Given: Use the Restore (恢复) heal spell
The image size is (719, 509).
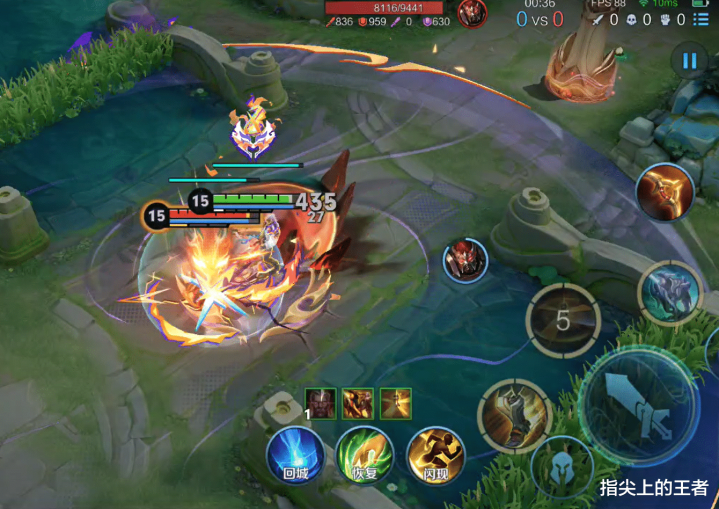Looking at the screenshot, I should click(364, 456).
